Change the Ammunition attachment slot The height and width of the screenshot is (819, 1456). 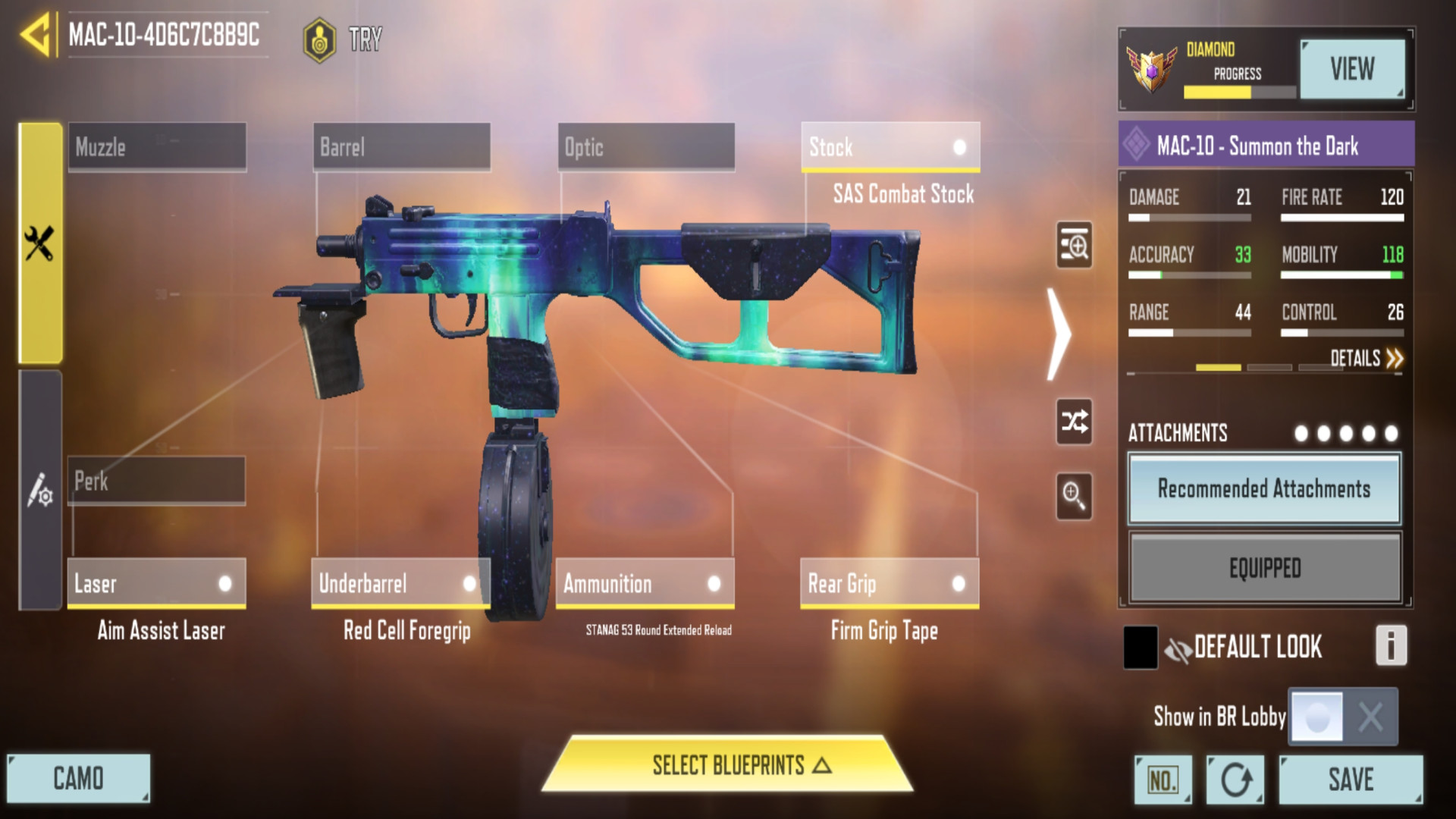(645, 583)
